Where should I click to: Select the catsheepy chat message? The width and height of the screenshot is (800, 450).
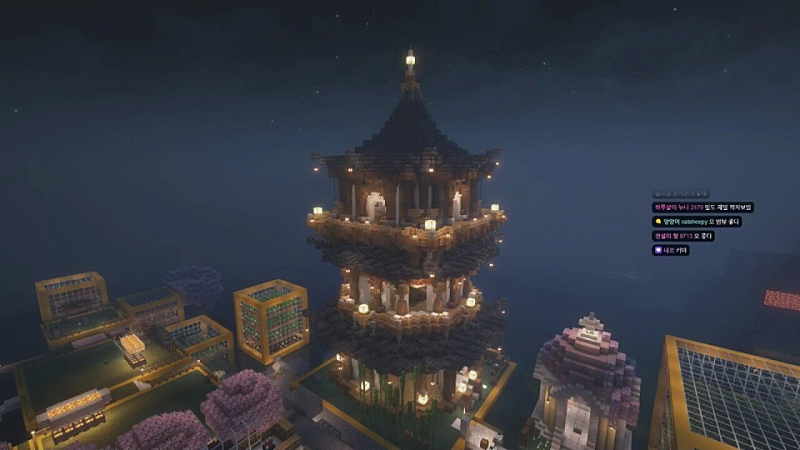[697, 221]
